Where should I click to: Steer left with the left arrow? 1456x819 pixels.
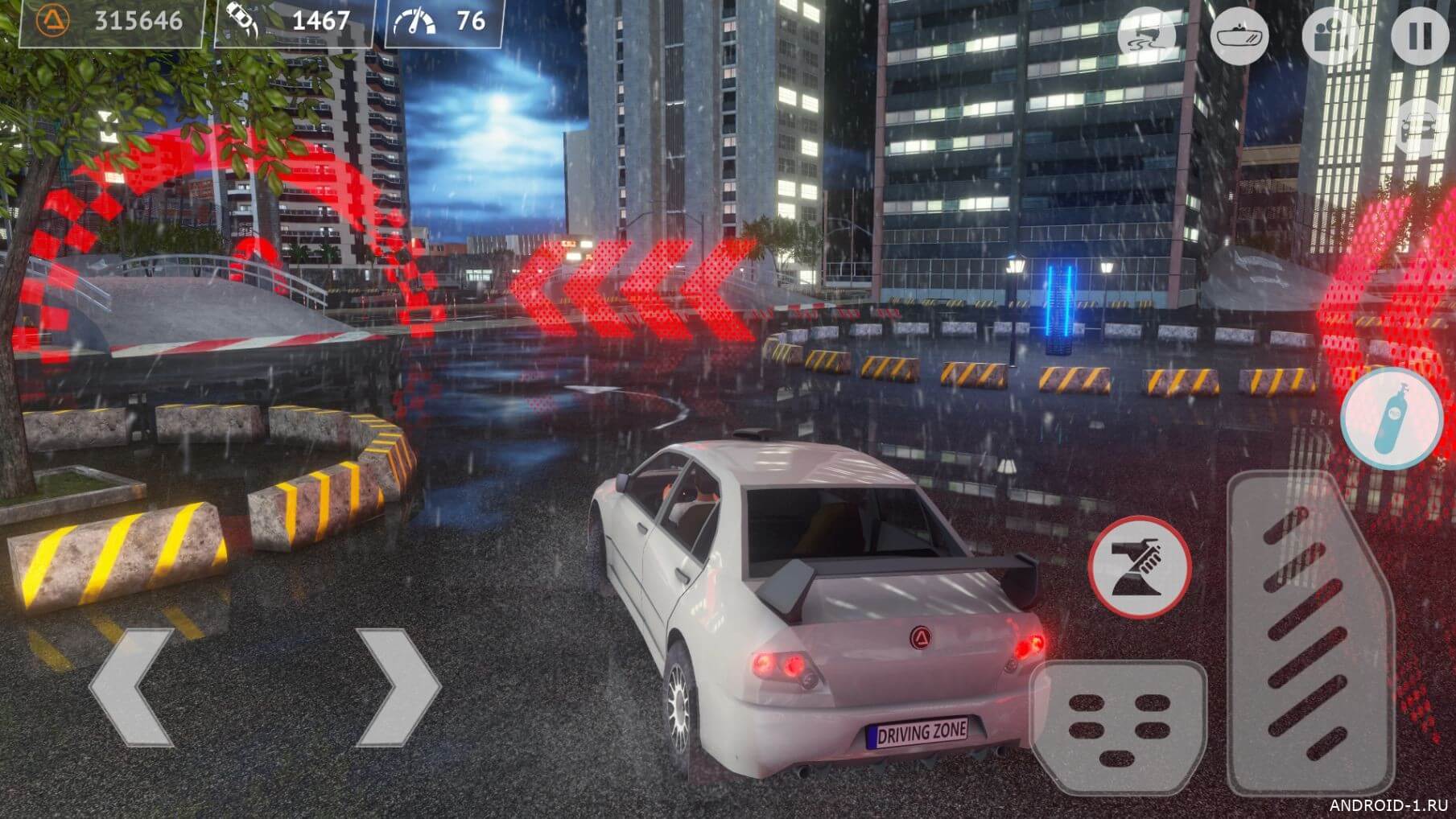[133, 686]
